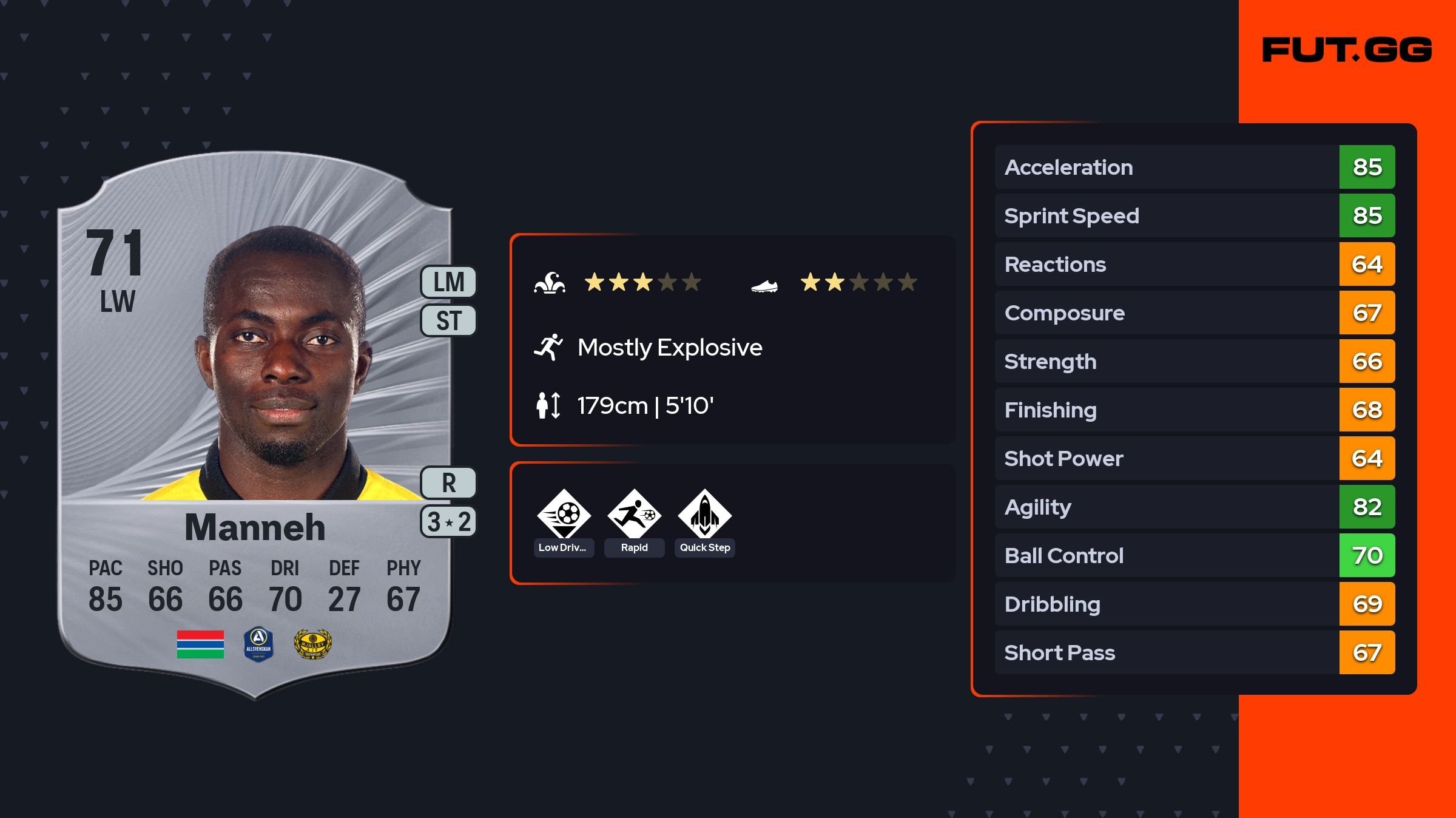The width and height of the screenshot is (1456, 818).
Task: Click the weak foot boot star rating
Action: pyautogui.click(x=858, y=282)
